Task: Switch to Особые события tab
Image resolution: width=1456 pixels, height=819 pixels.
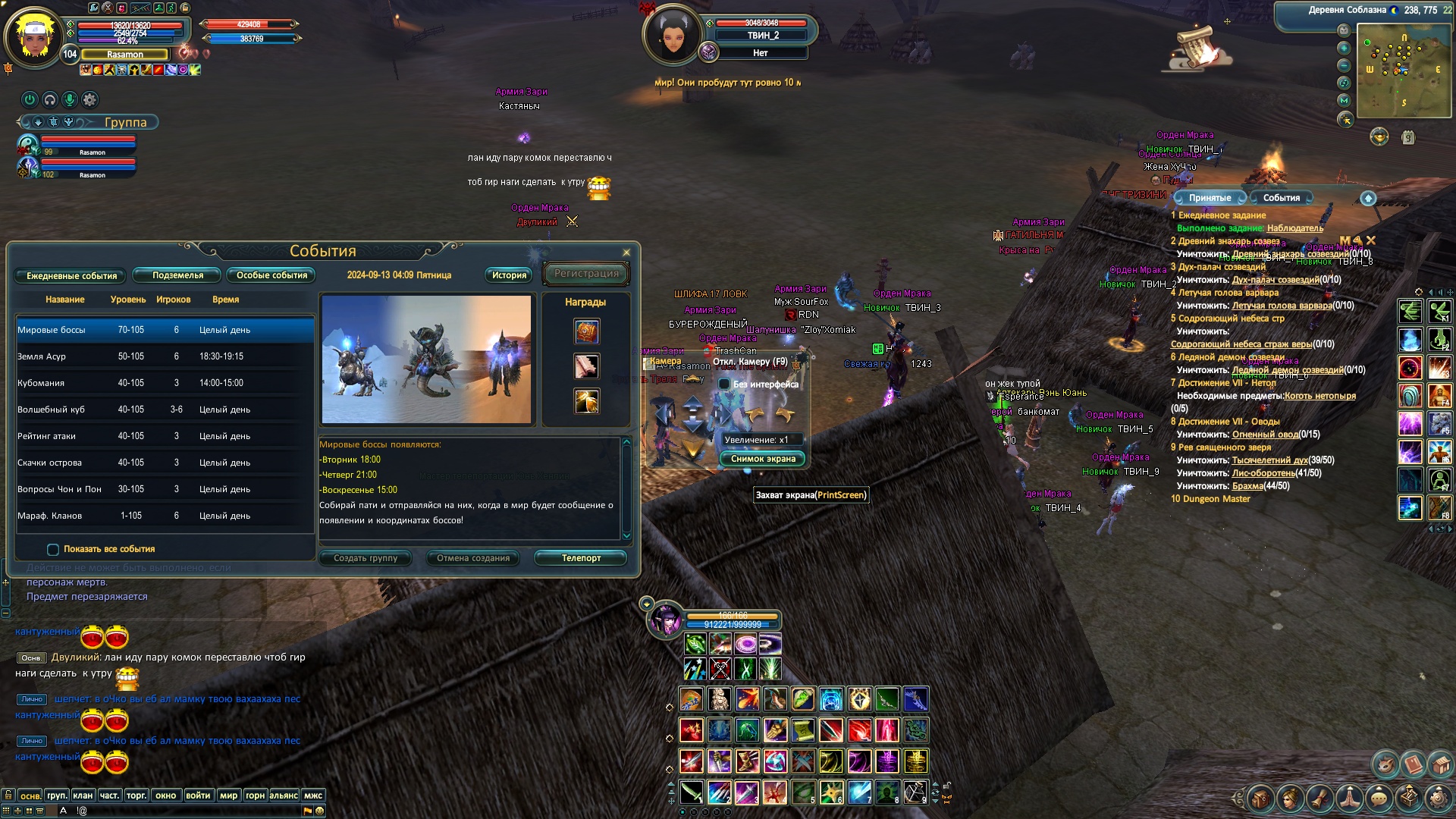Action: coord(271,275)
